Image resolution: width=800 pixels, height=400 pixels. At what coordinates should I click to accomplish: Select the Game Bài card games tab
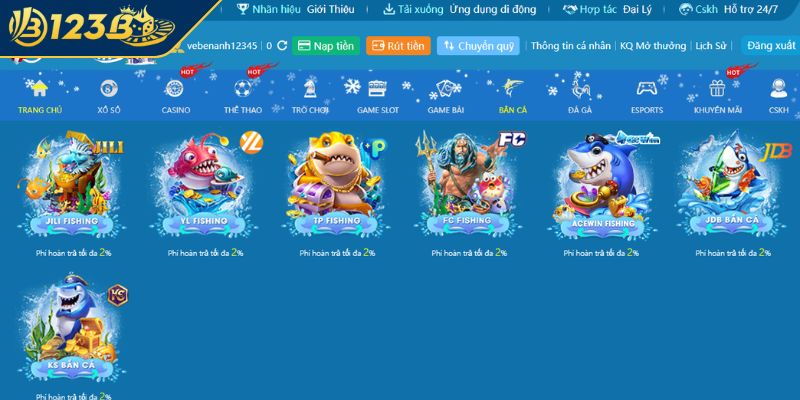(x=444, y=97)
